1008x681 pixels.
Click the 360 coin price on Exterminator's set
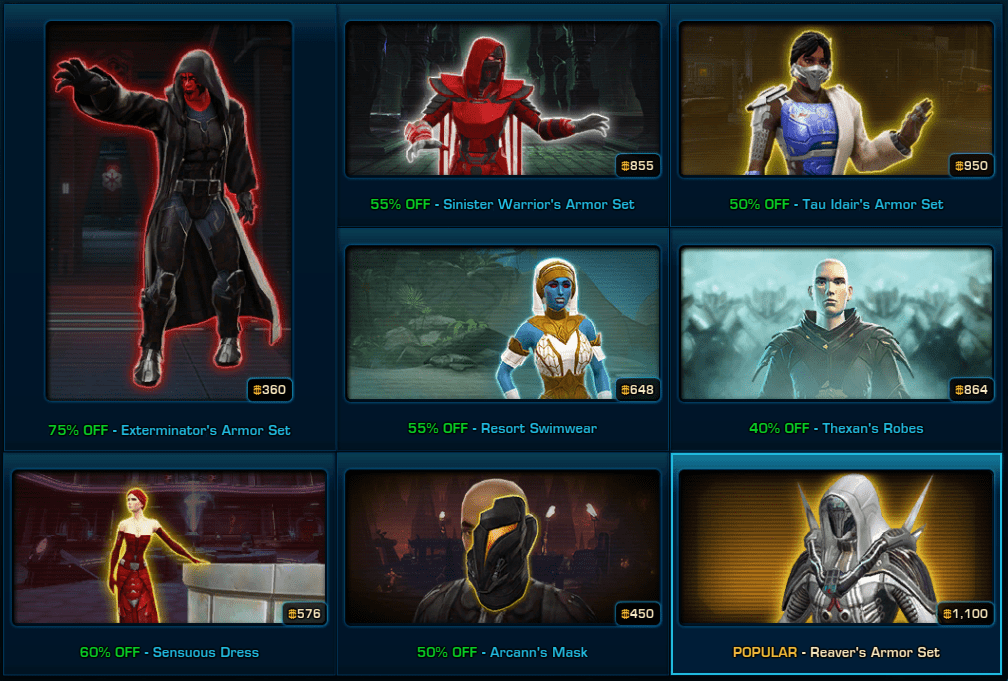click(270, 390)
